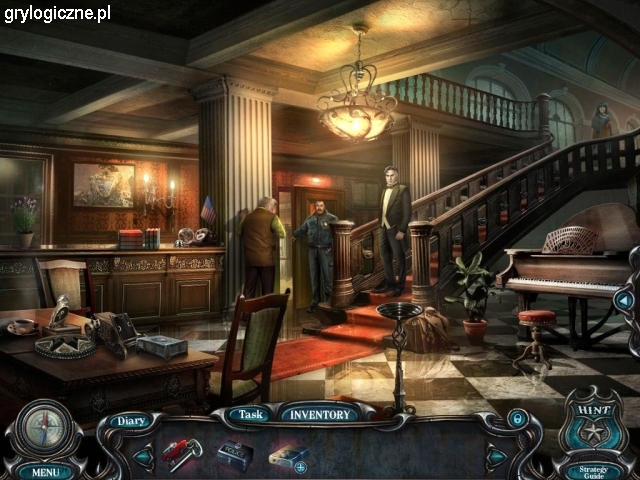This screenshot has width=640, height=480.
Task: Open the MENU button
Action: coord(44,471)
